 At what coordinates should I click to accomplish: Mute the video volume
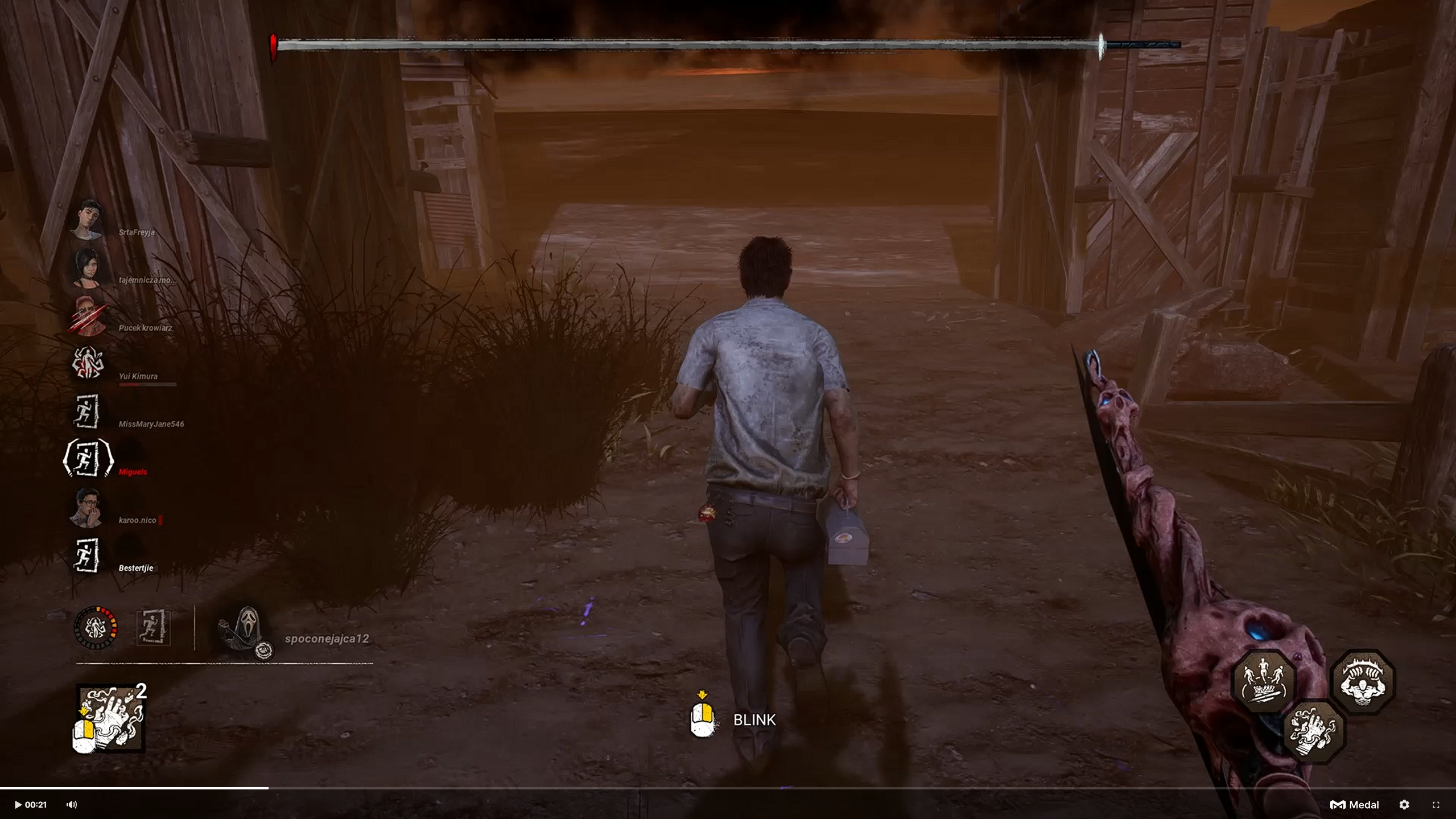(72, 805)
